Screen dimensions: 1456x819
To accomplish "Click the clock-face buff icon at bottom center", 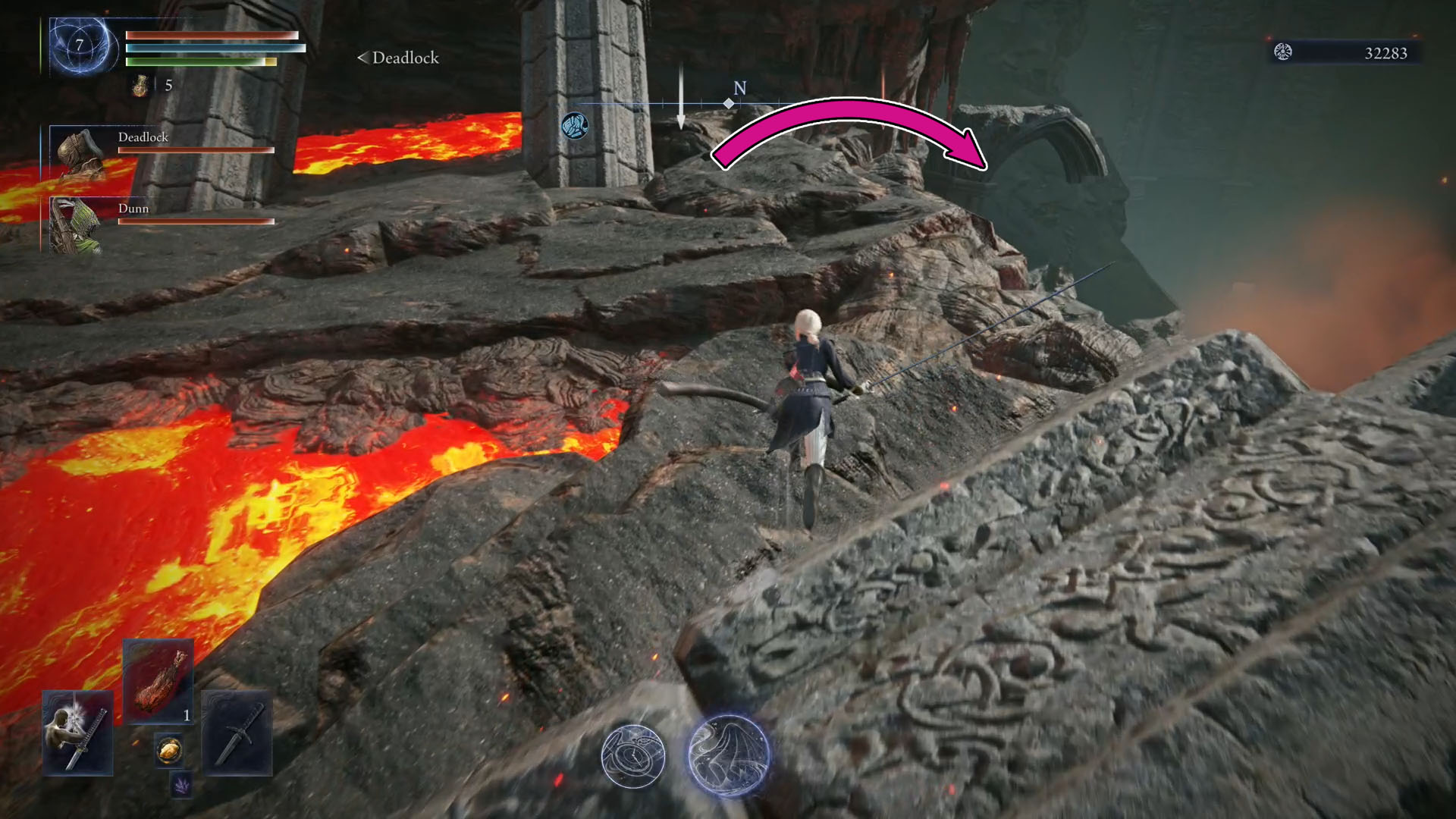I will pyautogui.click(x=634, y=756).
